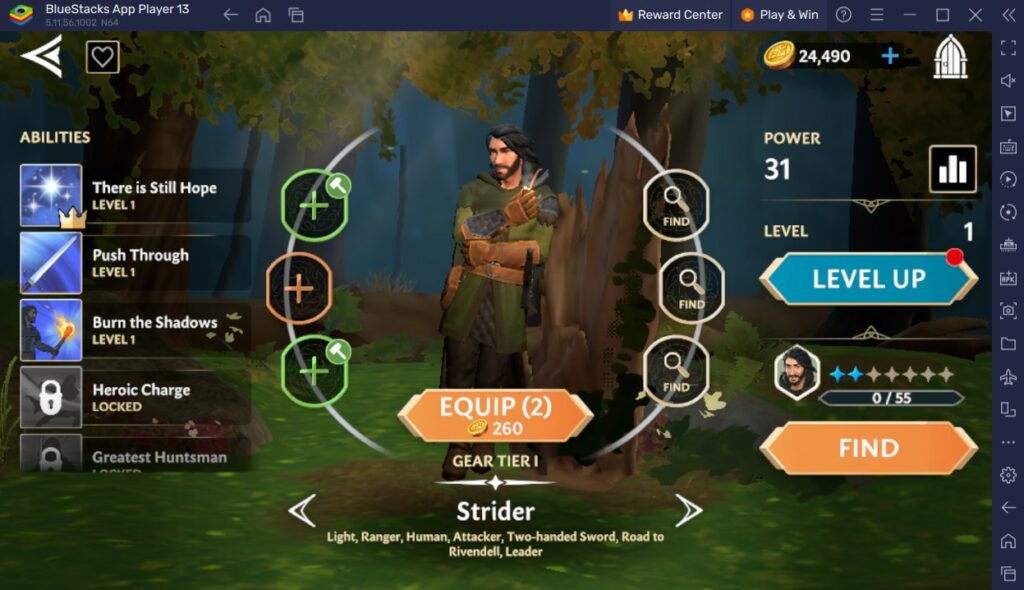Go back using the arrow at top-left
The width and height of the screenshot is (1024, 590).
point(42,56)
